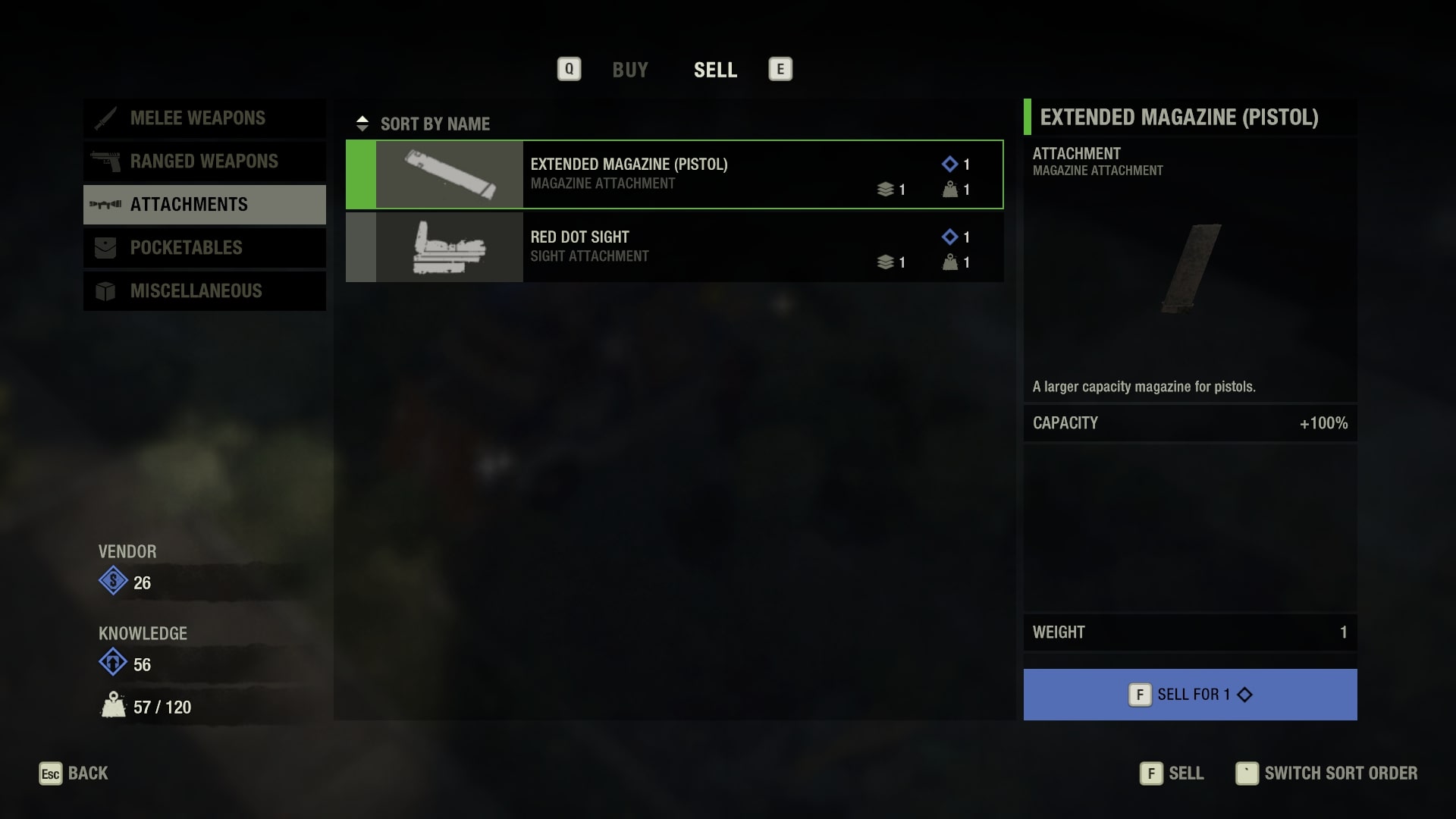Toggle the sort order arrows beside Sort By Name
The image size is (1456, 819).
362,122
